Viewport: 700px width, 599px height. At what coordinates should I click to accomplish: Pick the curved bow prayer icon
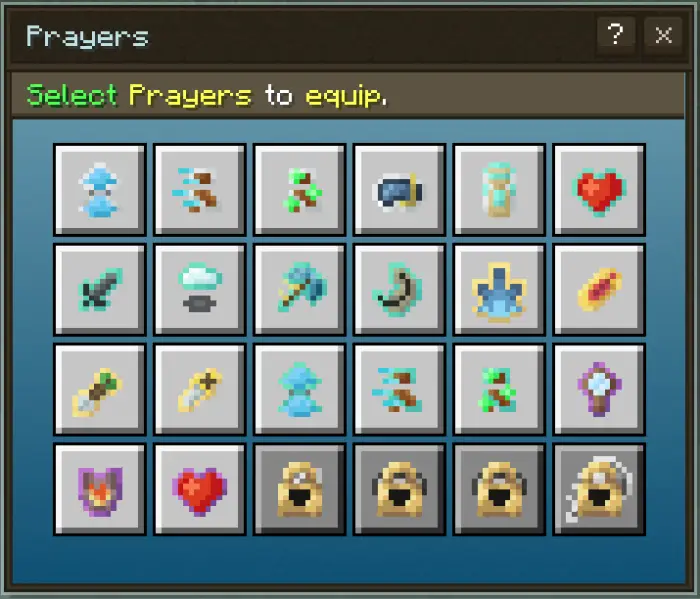(x=399, y=290)
